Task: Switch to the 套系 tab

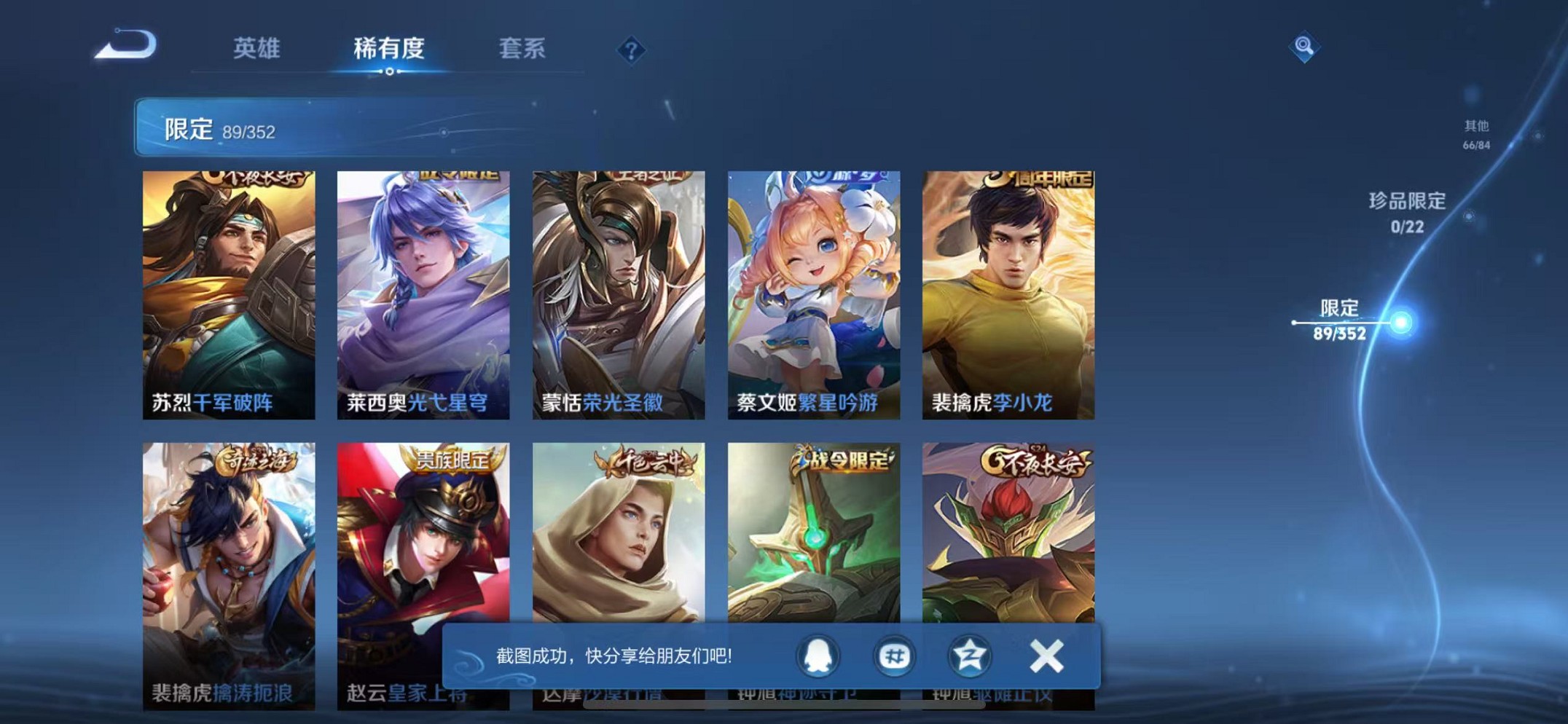Action: pos(522,47)
